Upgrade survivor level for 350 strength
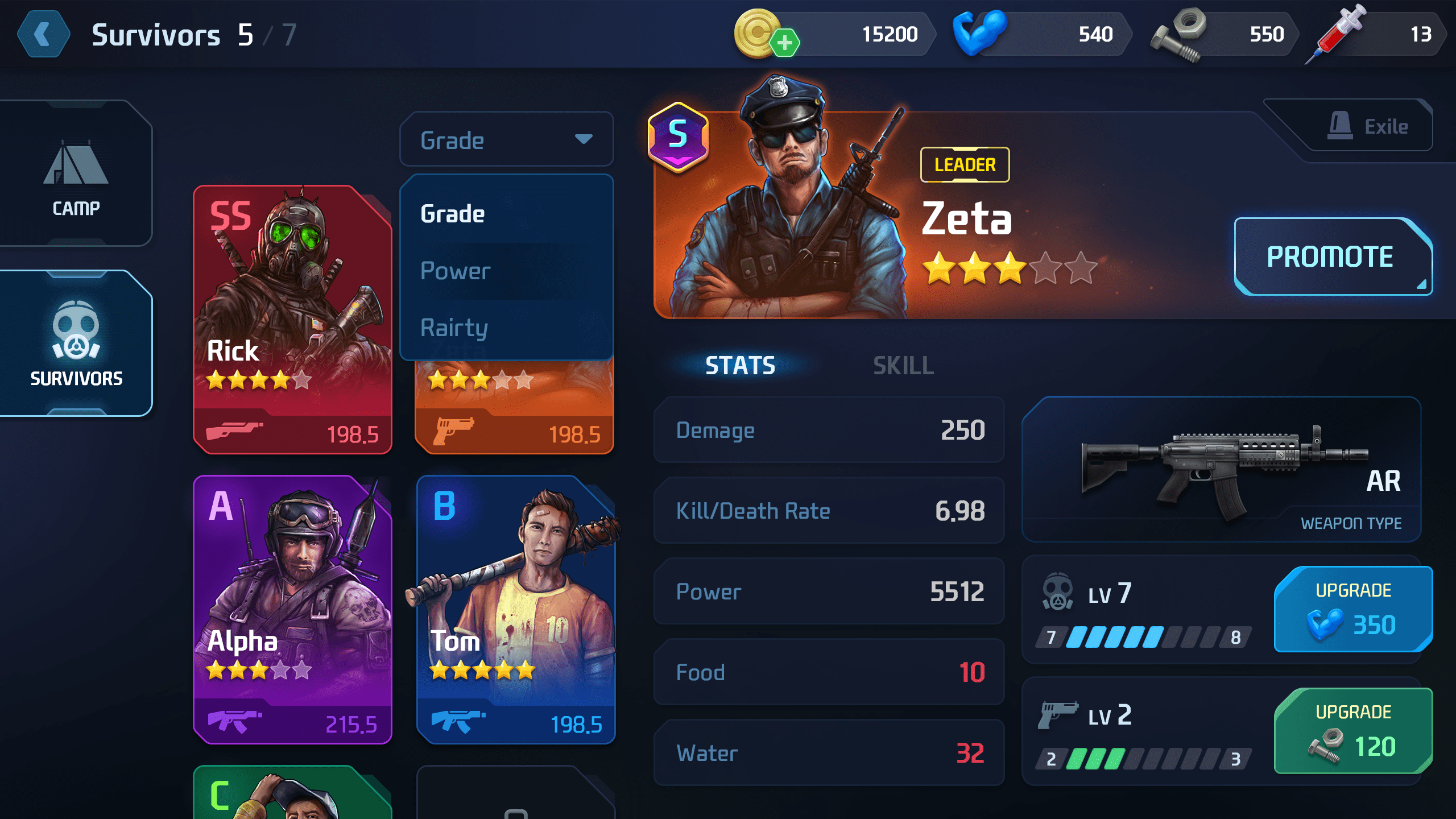Viewport: 1456px width, 819px height. click(1352, 609)
